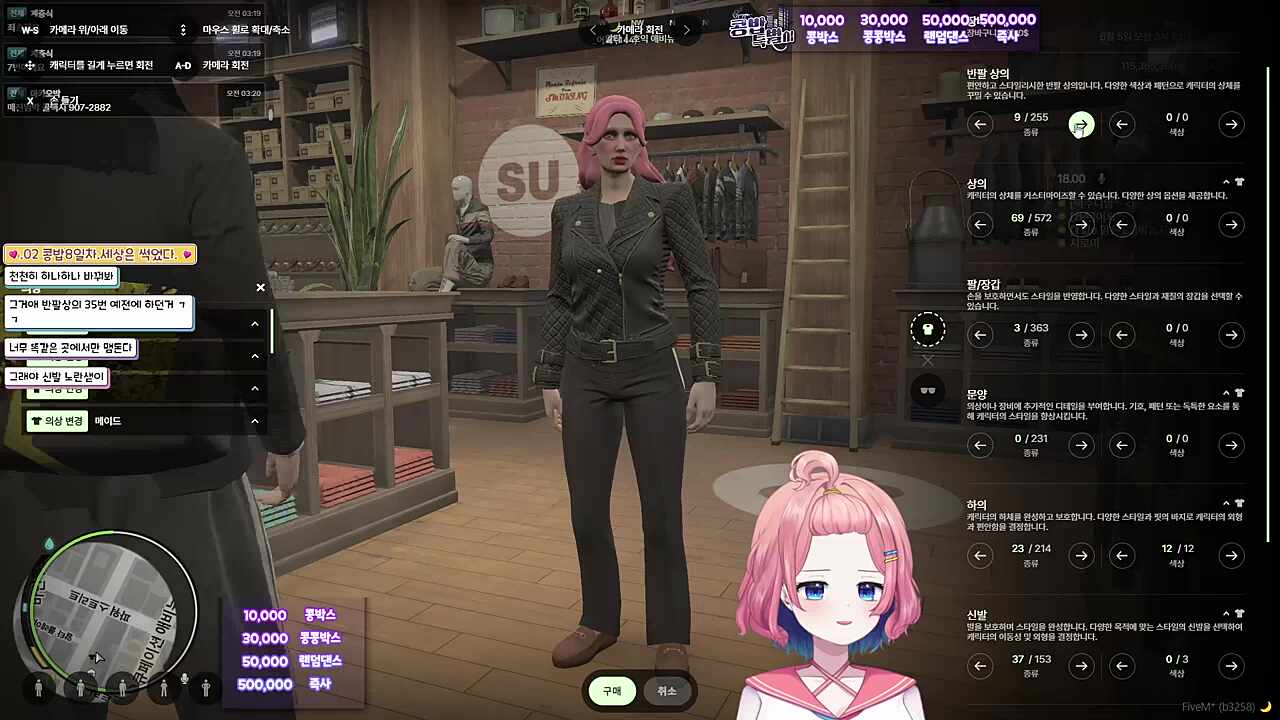Screen dimensions: 1280x720
Task: Go to previous 반팔 상의 type
Action: point(981,124)
